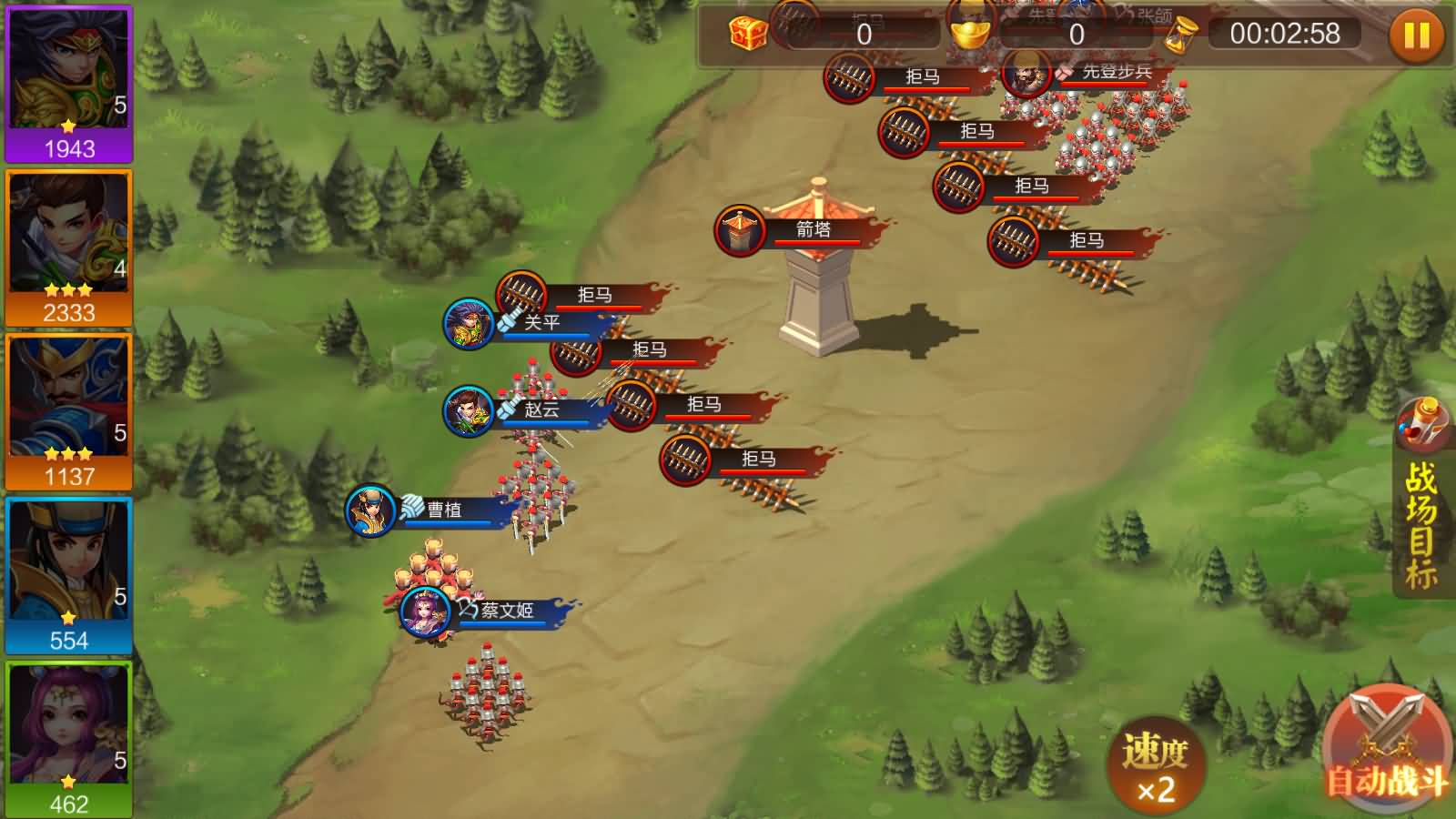Image resolution: width=1456 pixels, height=819 pixels.
Task: Select the 关平 unit marker
Action: pyautogui.click(x=469, y=323)
